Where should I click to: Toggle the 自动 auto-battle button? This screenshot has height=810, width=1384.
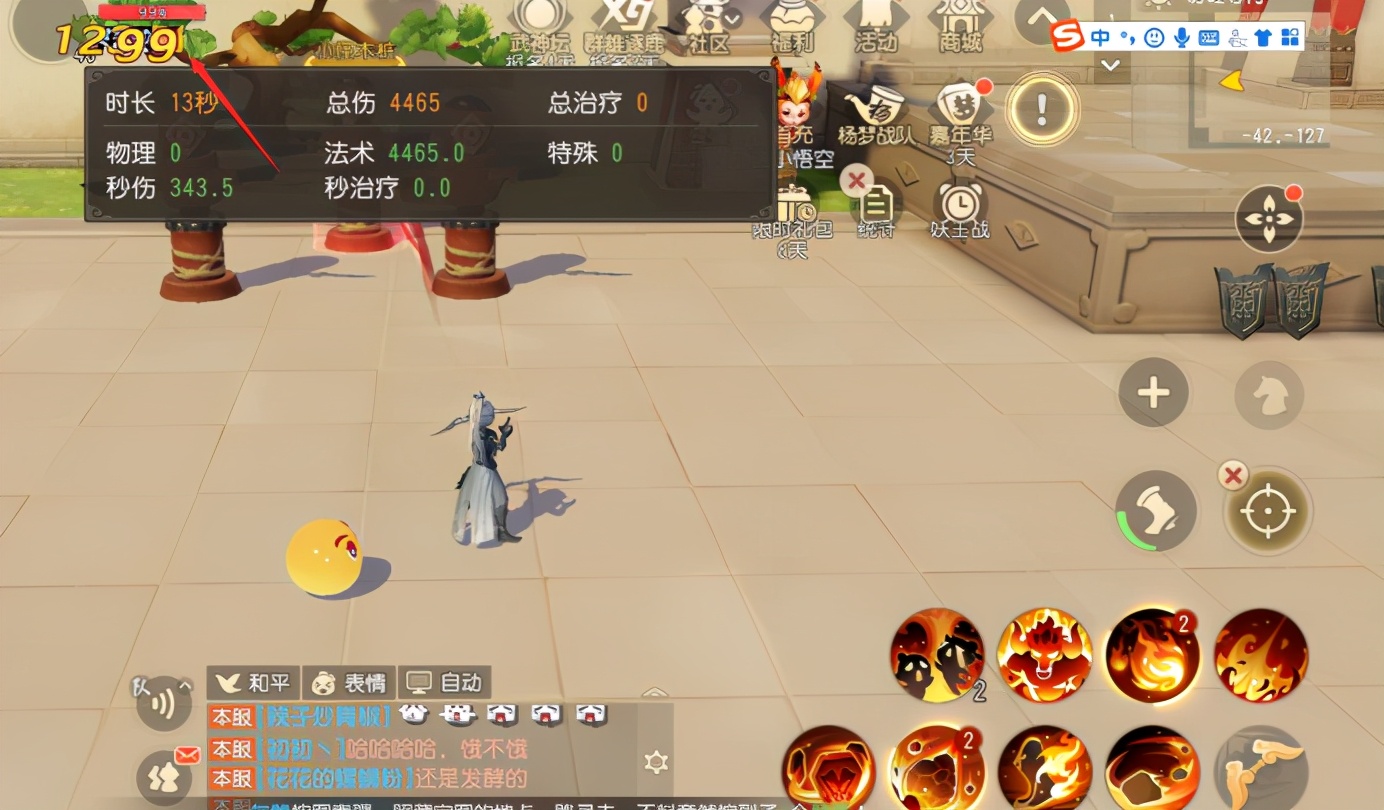pyautogui.click(x=446, y=683)
